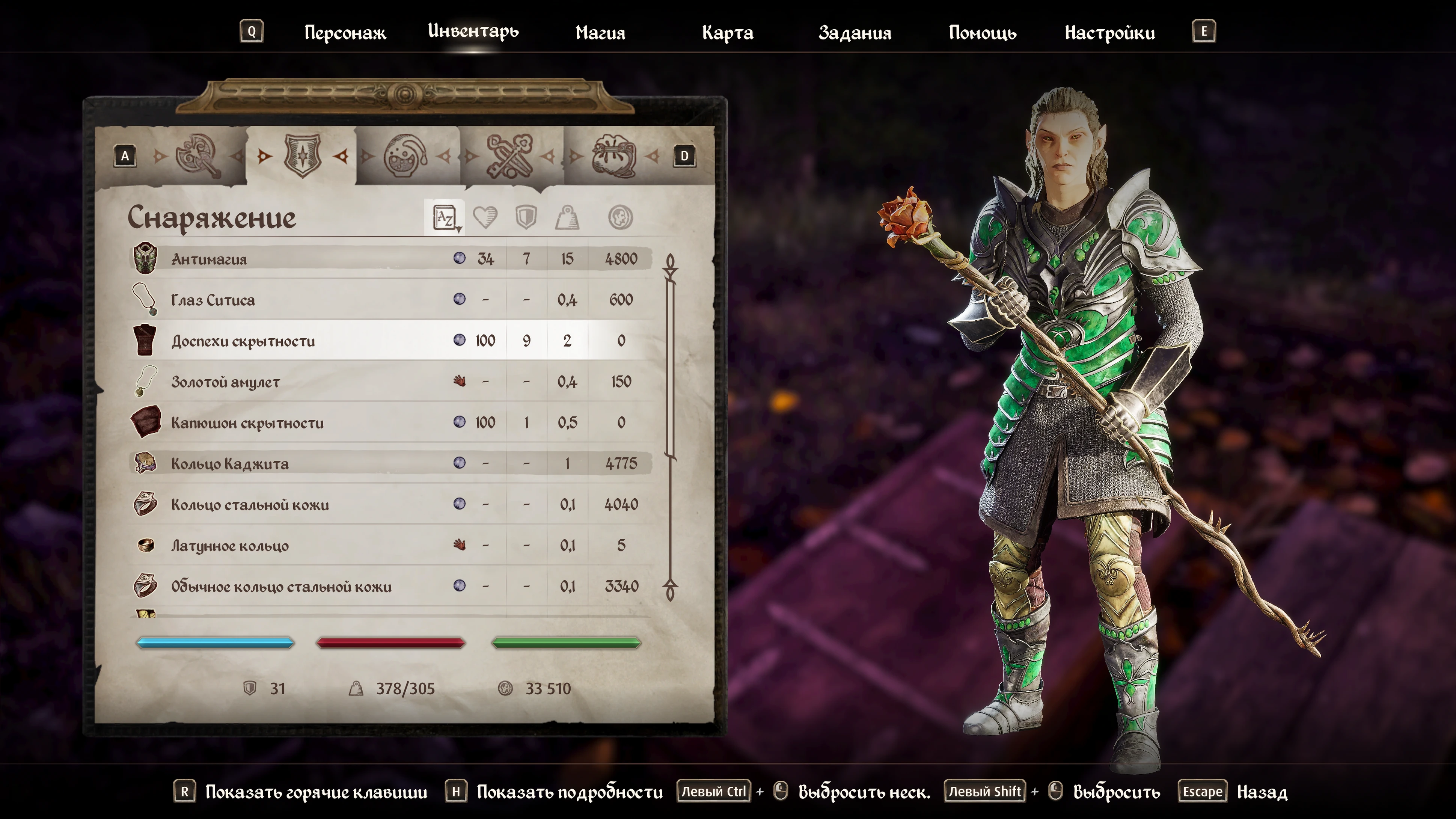Sort items alphabetically with A-Z button
1456x819 pixels.
pos(445,217)
